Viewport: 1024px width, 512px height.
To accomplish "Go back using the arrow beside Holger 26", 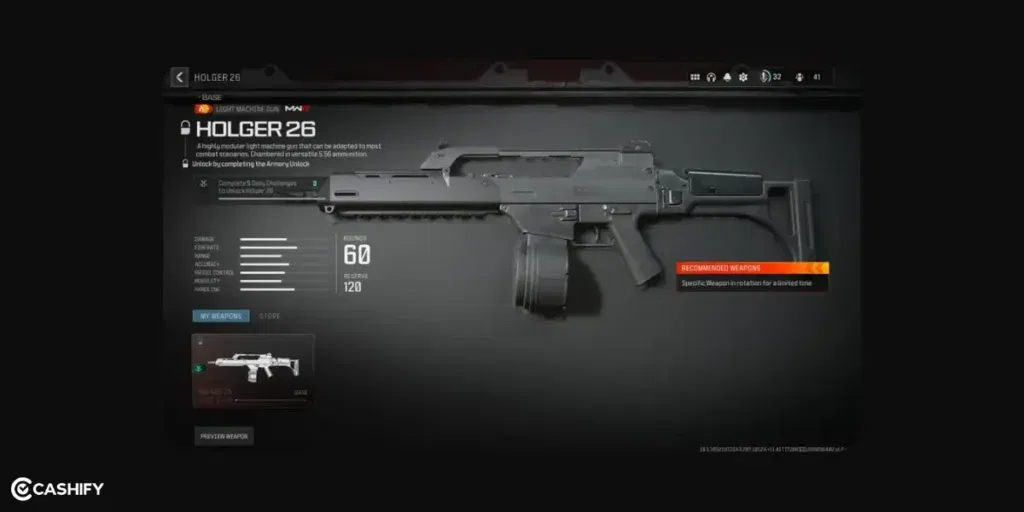I will pos(179,77).
